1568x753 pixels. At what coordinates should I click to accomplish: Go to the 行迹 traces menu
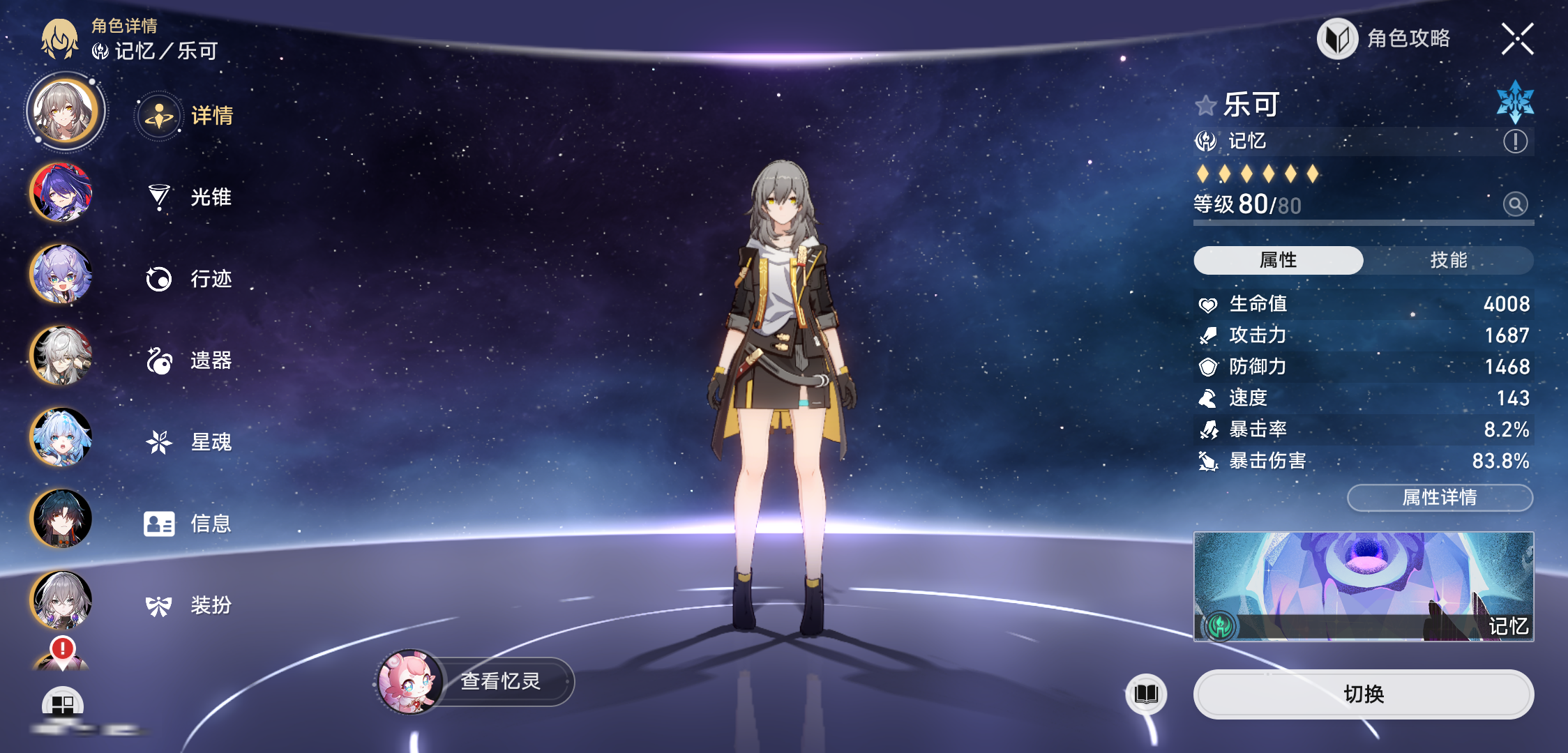click(189, 279)
